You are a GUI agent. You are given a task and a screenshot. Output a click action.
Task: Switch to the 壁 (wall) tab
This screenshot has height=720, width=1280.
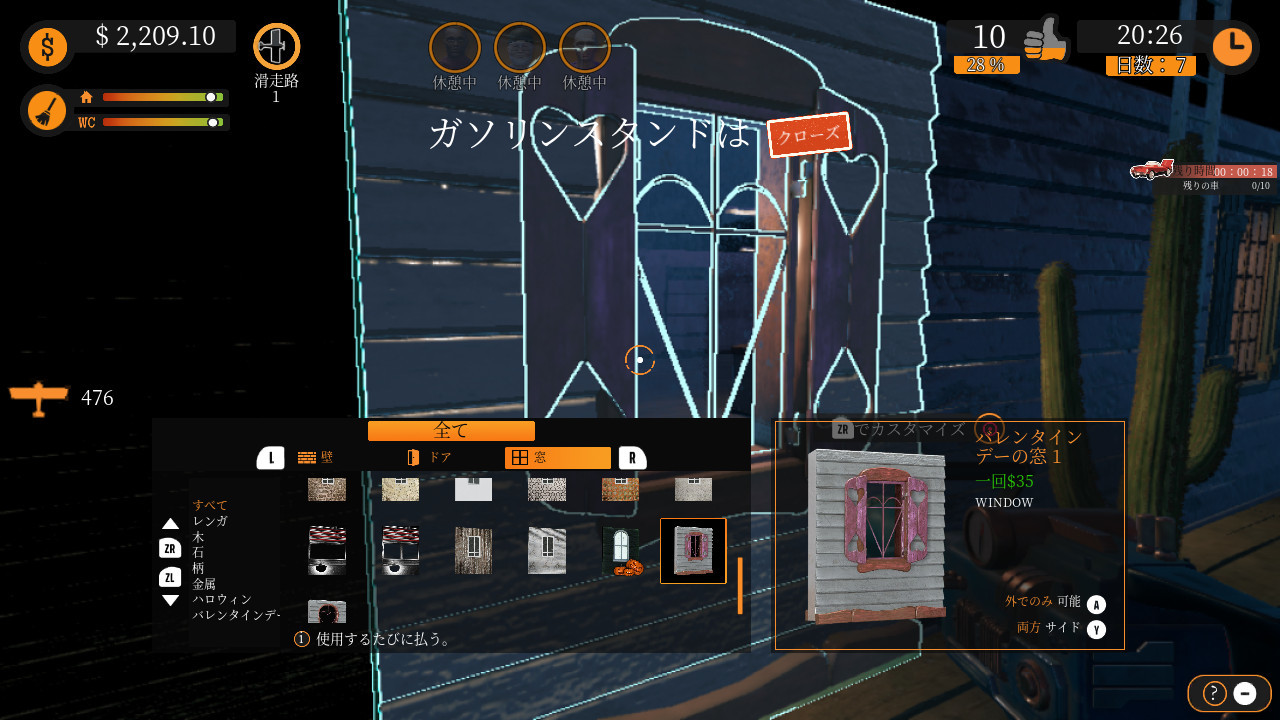316,457
